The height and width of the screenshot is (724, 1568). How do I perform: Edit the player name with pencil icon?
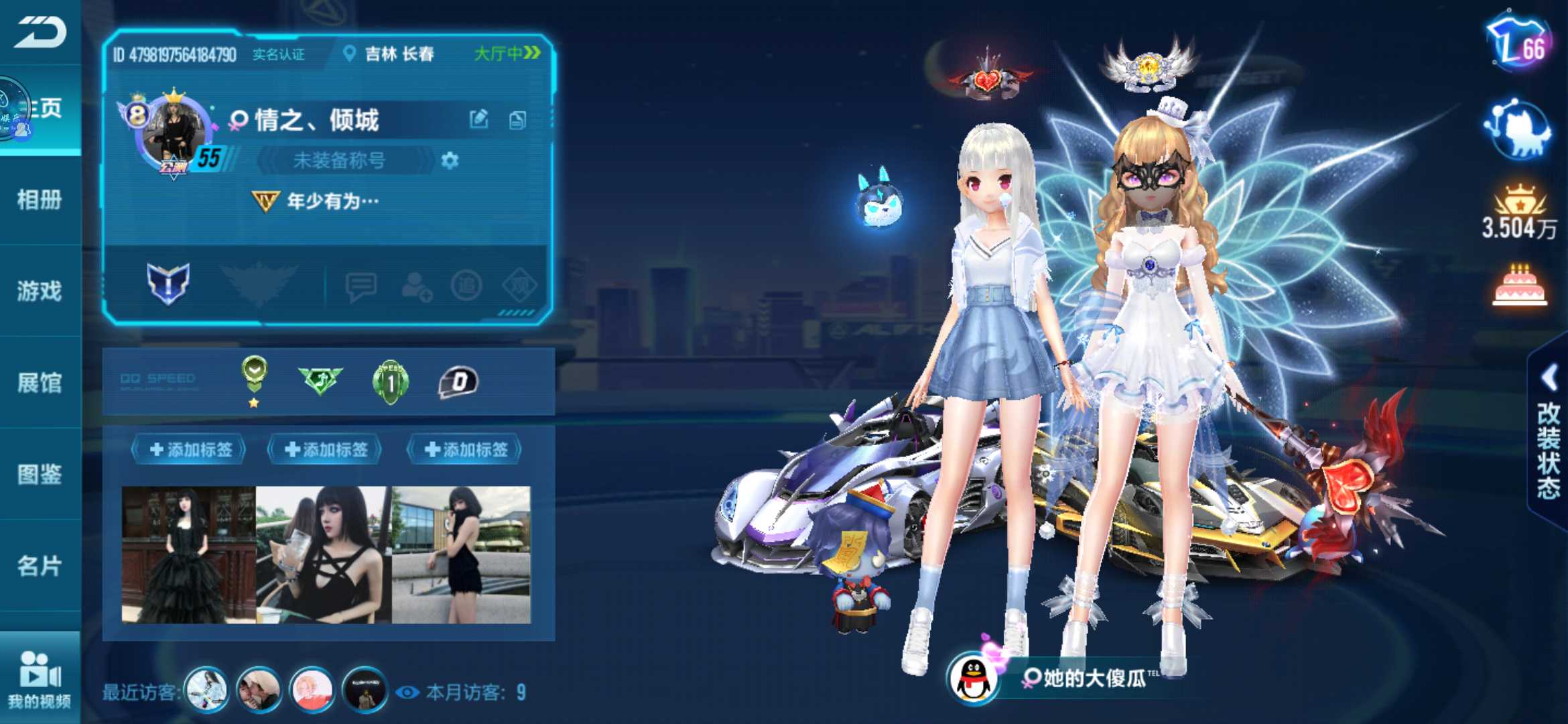point(478,120)
